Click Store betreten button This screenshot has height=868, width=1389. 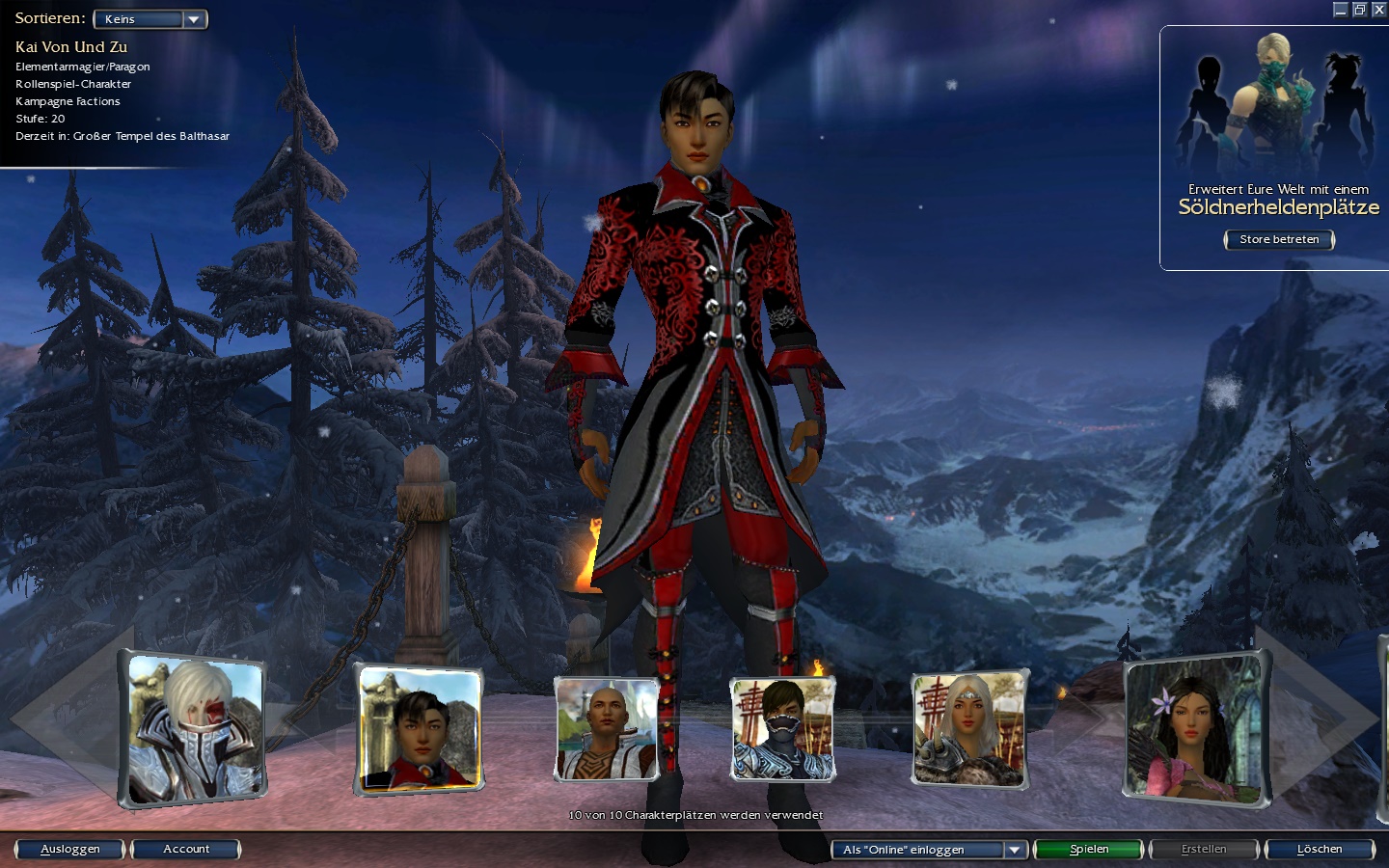[1279, 239]
